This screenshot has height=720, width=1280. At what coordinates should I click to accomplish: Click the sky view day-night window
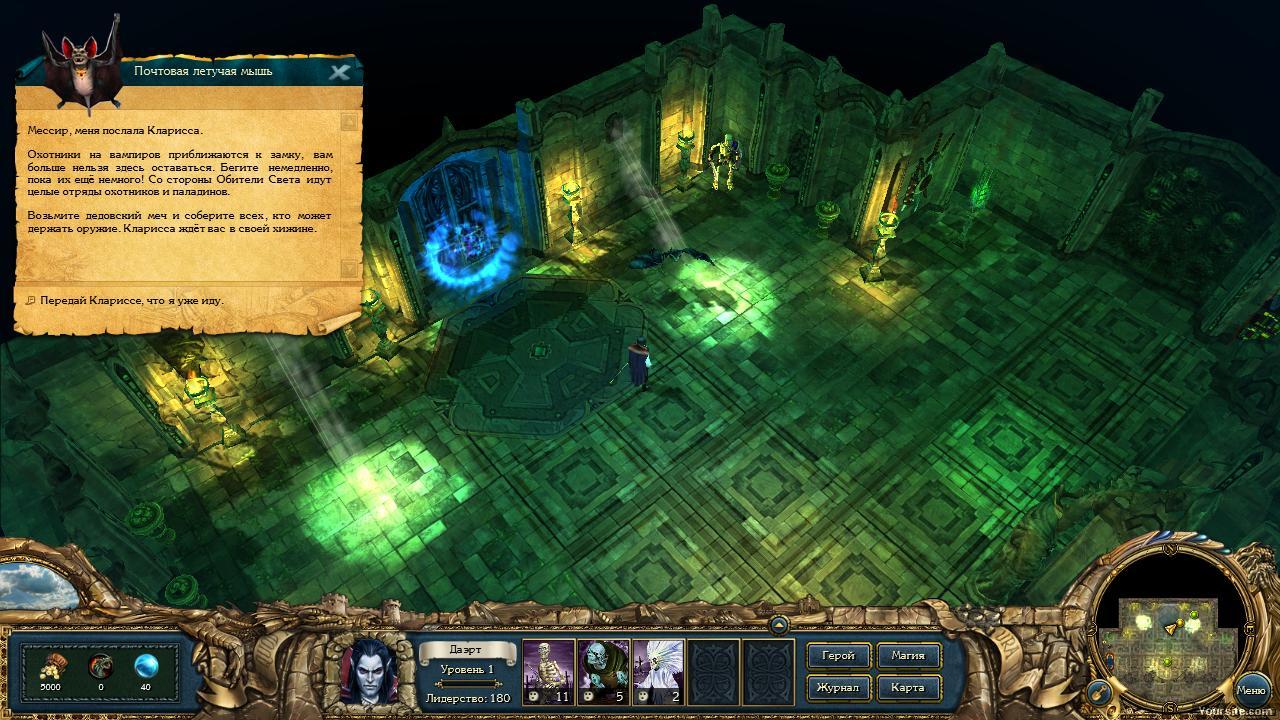pos(38,587)
